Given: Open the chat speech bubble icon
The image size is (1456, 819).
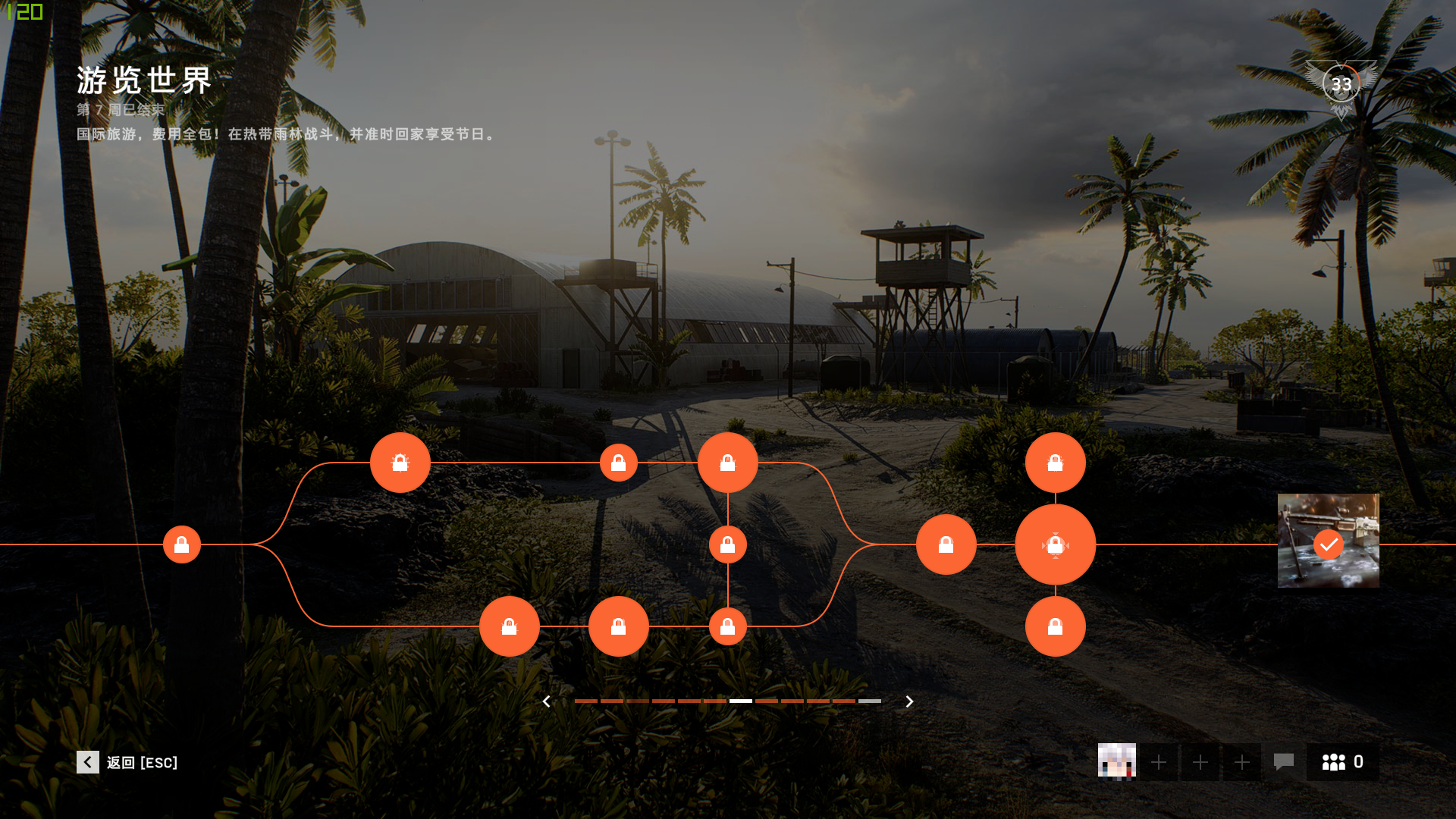Looking at the screenshot, I should point(1283,761).
